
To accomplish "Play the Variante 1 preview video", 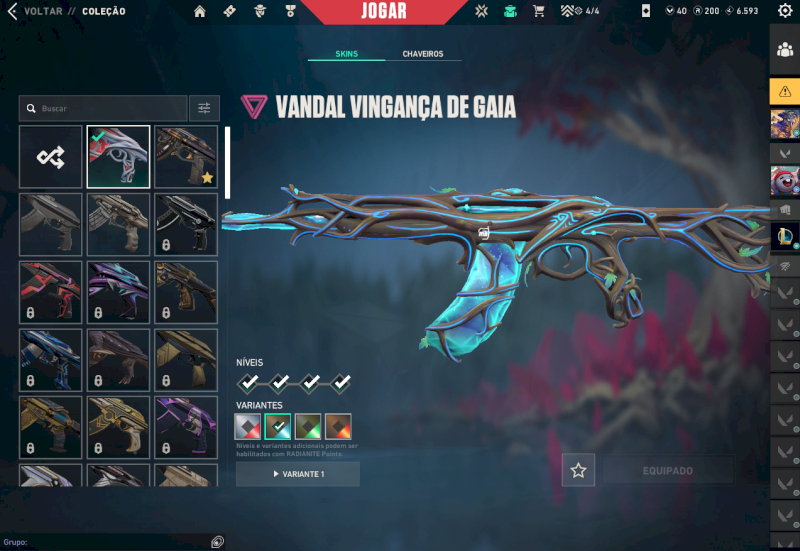I will [x=298, y=474].
